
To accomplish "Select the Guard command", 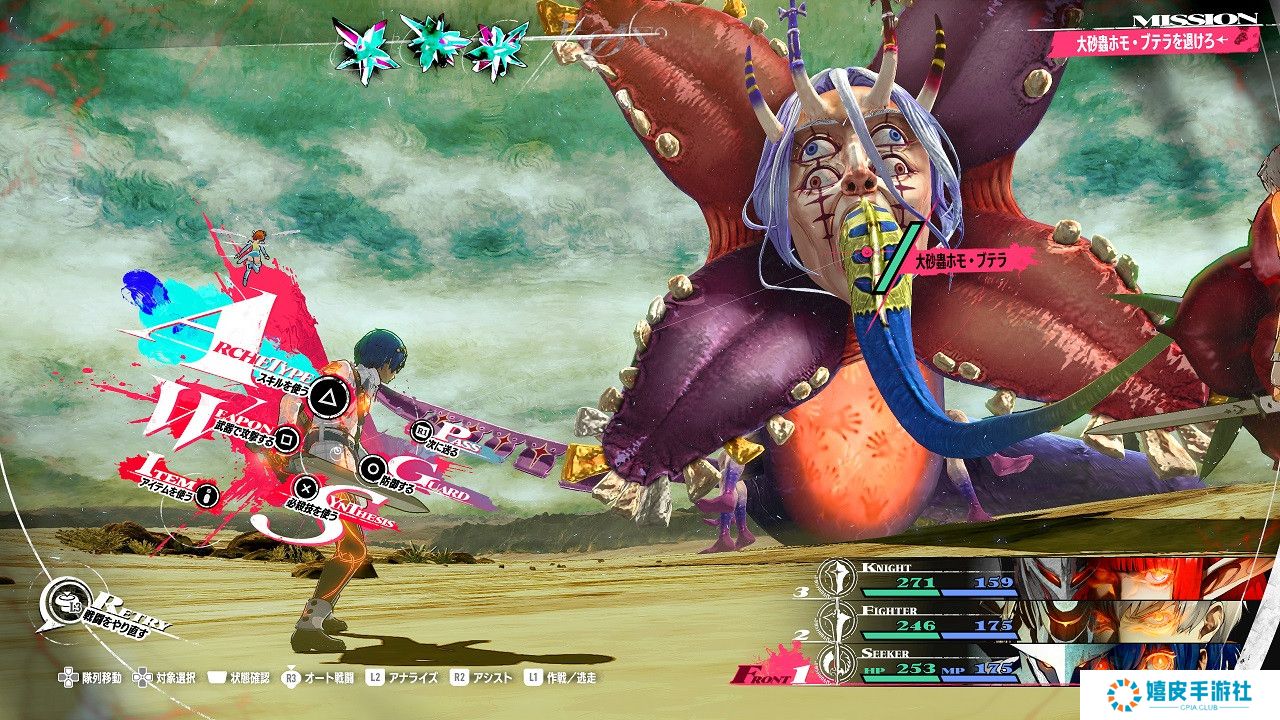I will [373, 467].
